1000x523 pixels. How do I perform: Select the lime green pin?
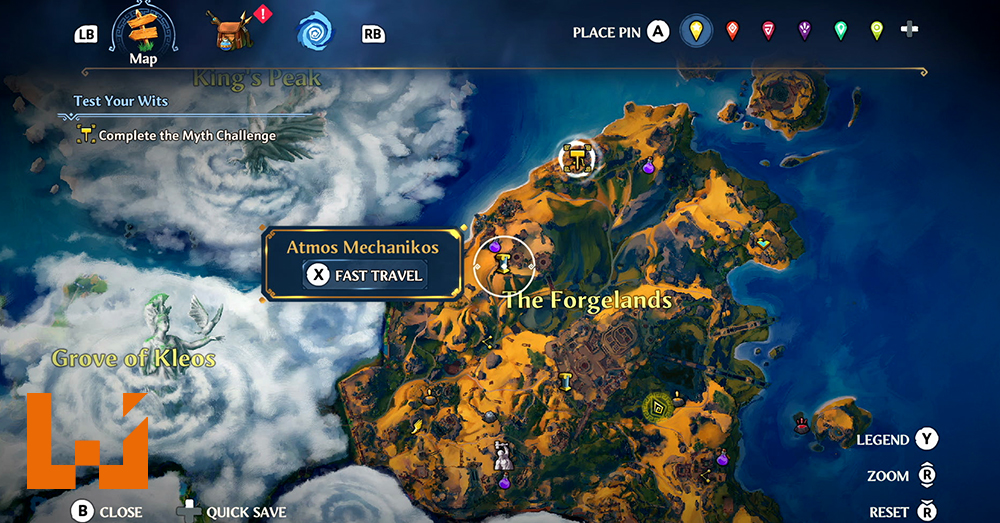[876, 31]
